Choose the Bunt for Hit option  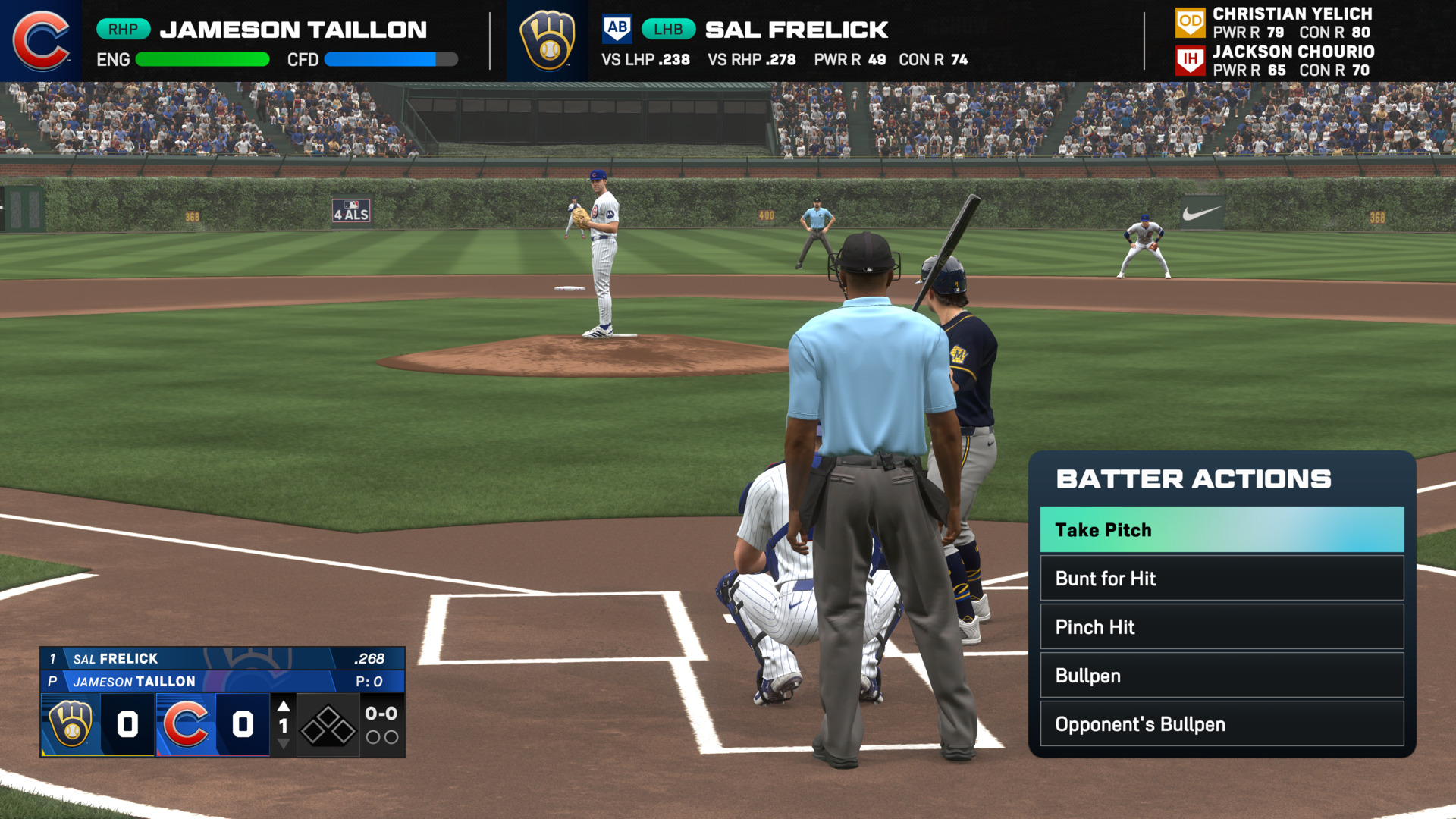pos(1221,579)
